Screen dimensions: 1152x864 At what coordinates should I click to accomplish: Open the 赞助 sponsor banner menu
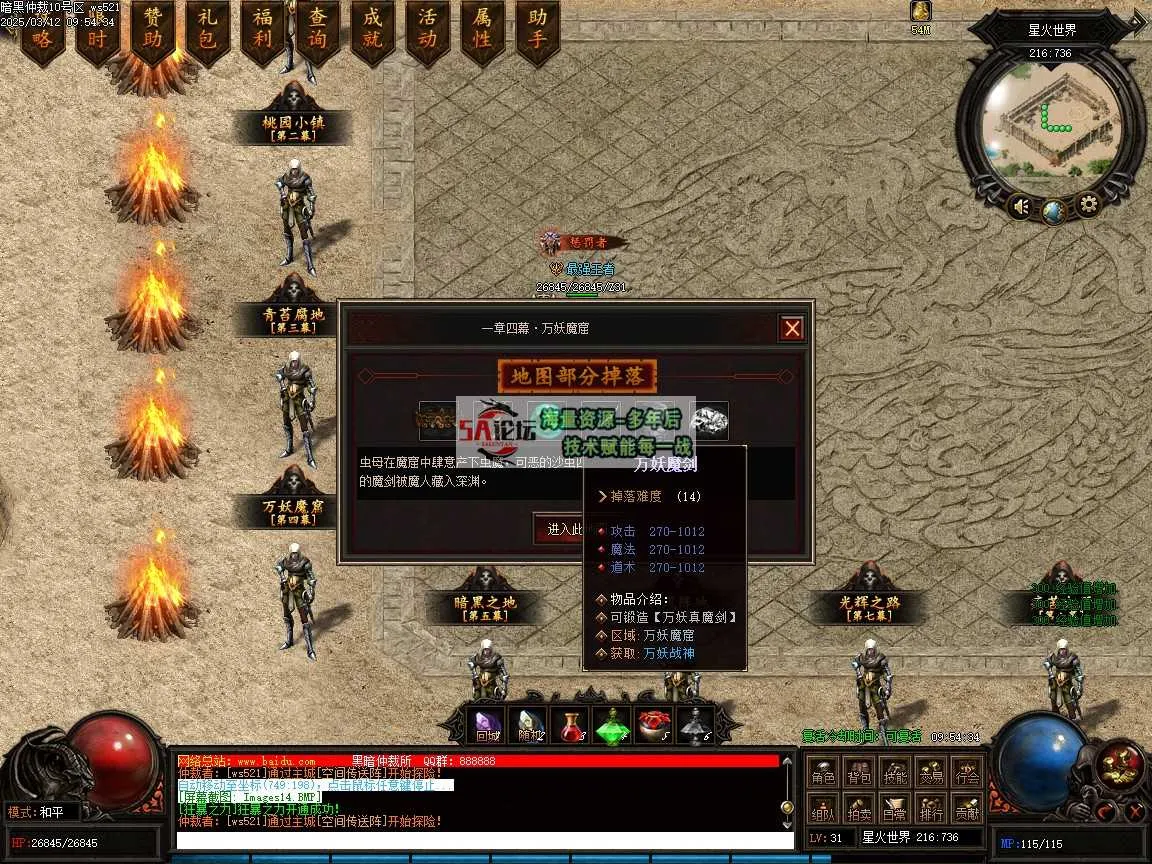[x=153, y=30]
